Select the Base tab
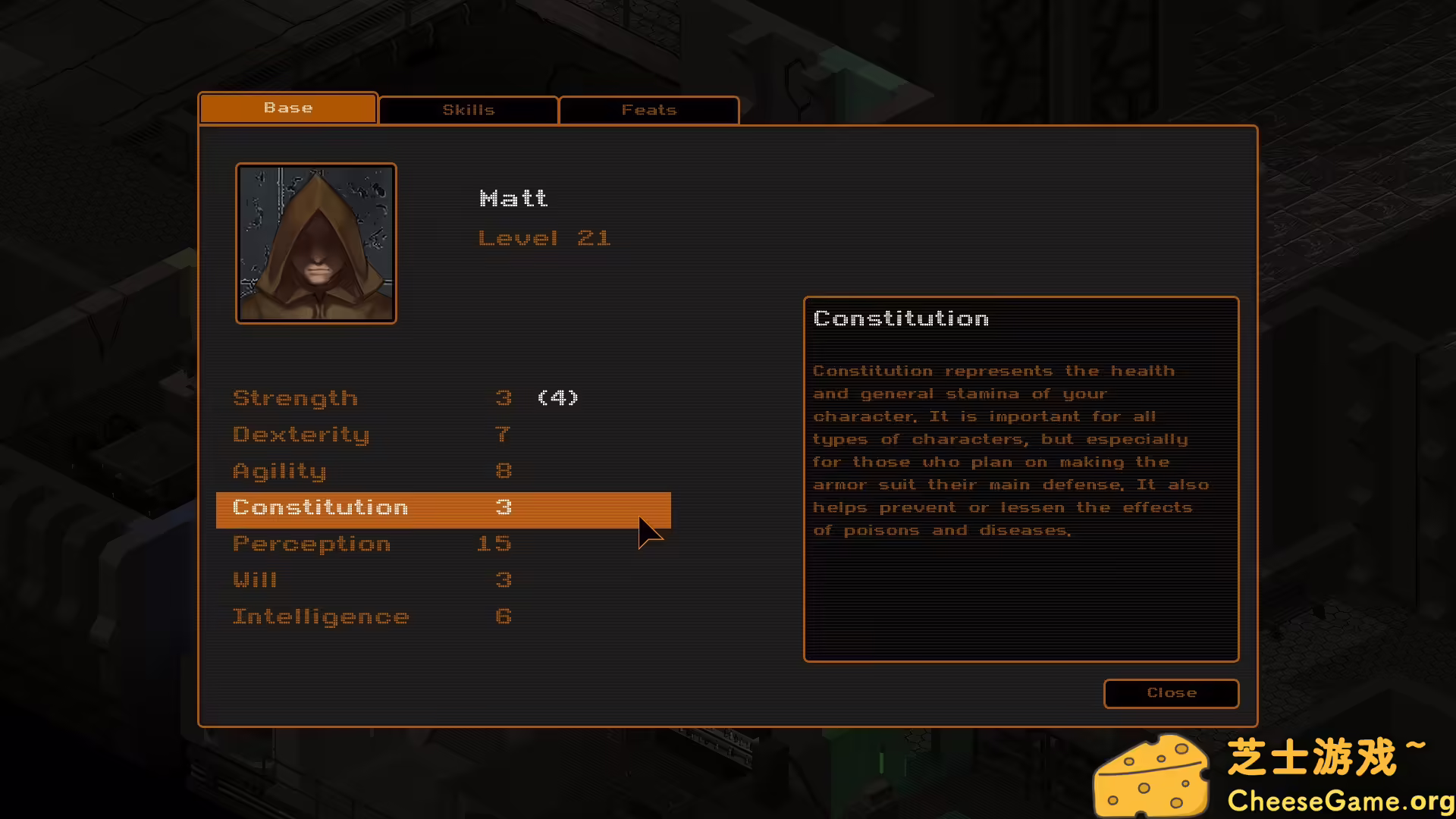The width and height of the screenshot is (1456, 819). coord(288,108)
